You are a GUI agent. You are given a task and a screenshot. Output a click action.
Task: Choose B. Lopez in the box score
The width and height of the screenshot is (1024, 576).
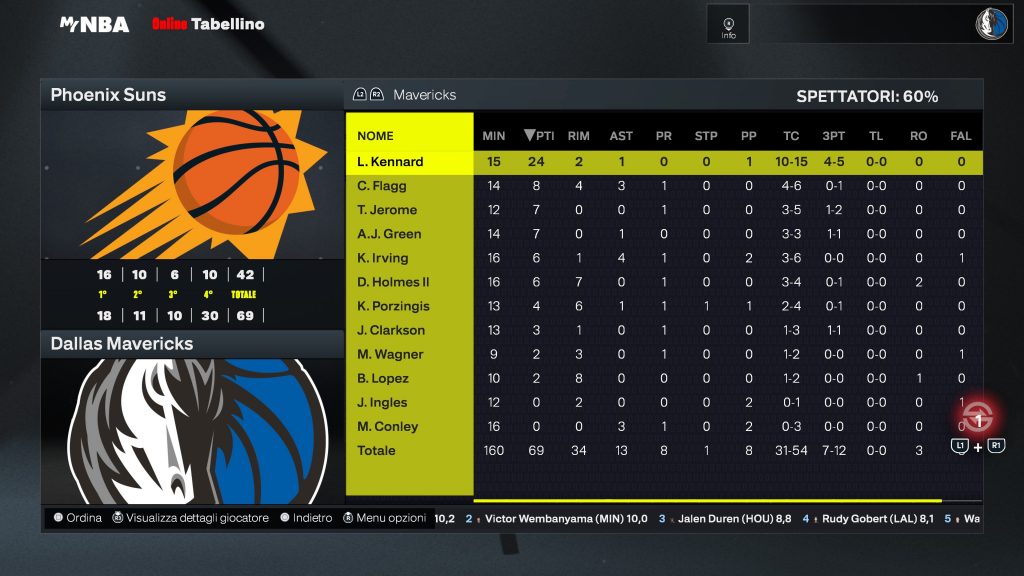click(x=383, y=378)
